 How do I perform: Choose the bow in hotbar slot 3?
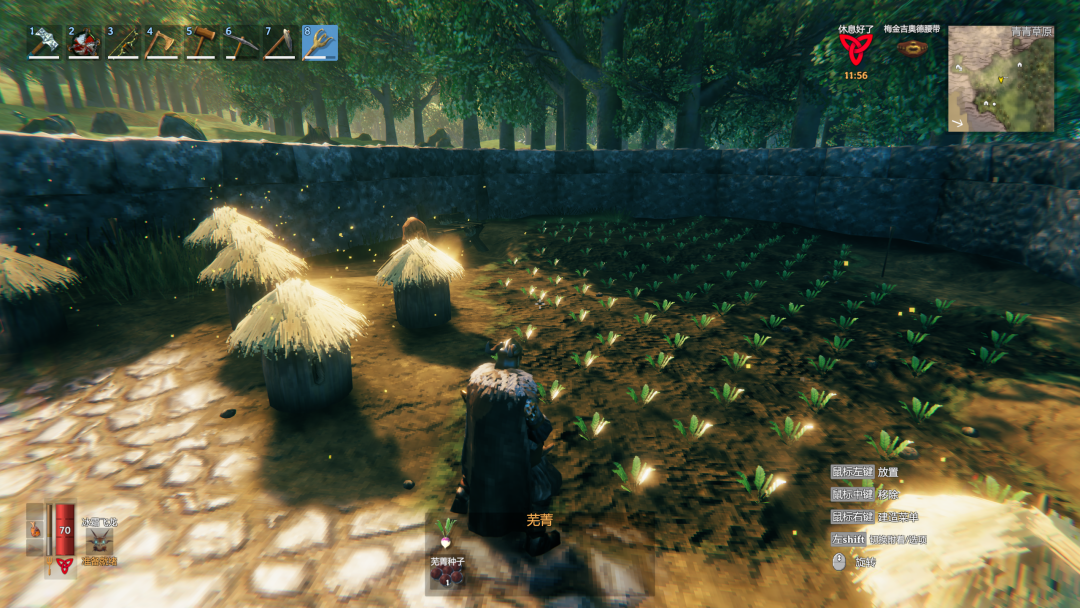point(123,43)
